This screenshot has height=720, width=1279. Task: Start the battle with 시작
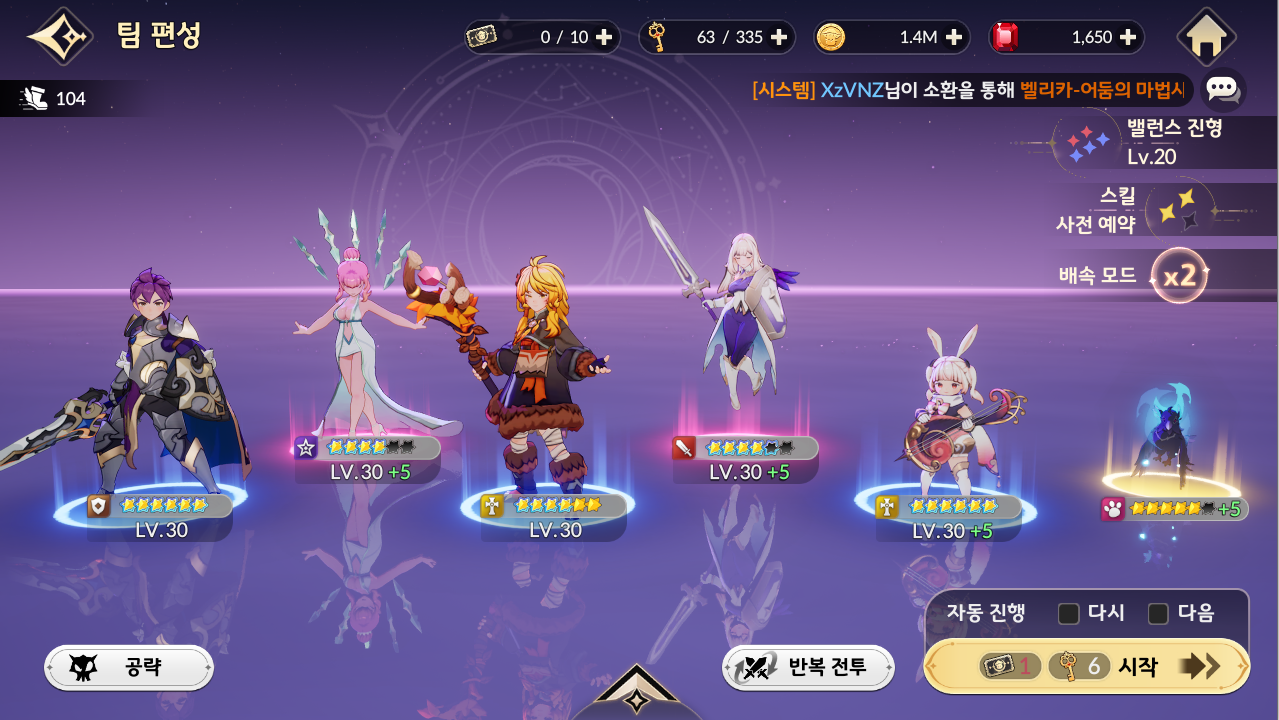click(1086, 666)
